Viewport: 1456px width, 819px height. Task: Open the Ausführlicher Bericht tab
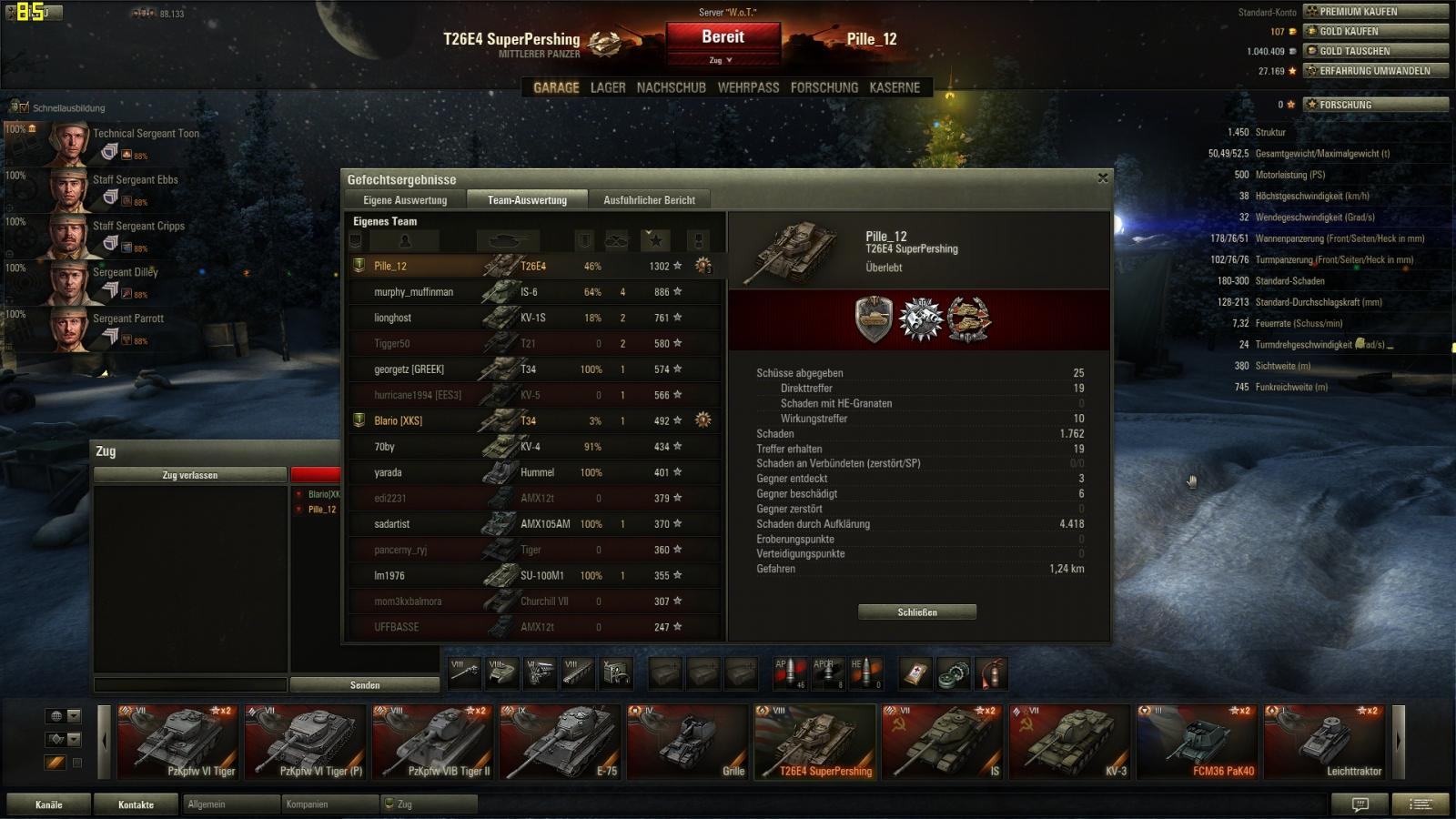(x=649, y=200)
